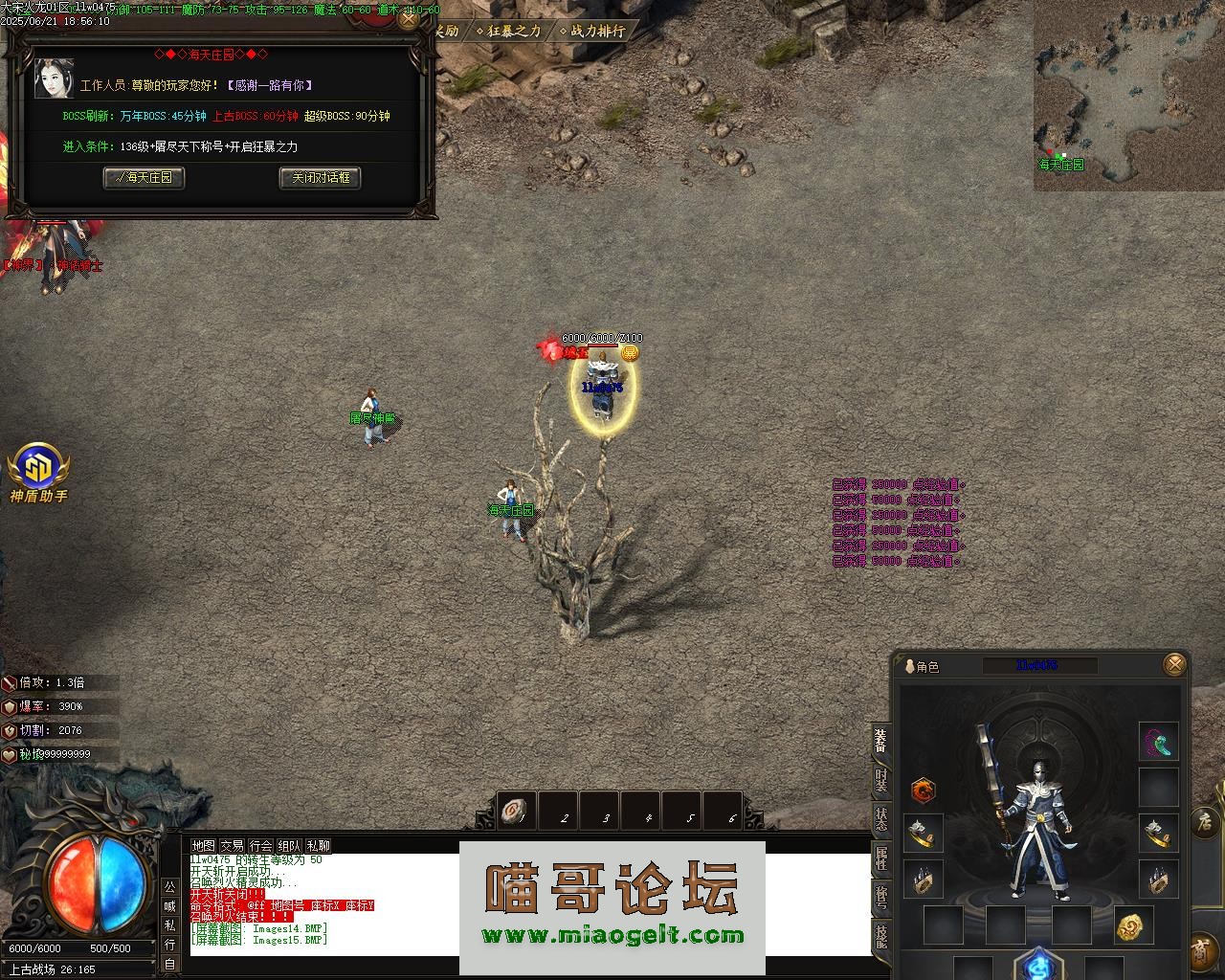Open the 交易 trade button

point(232,846)
